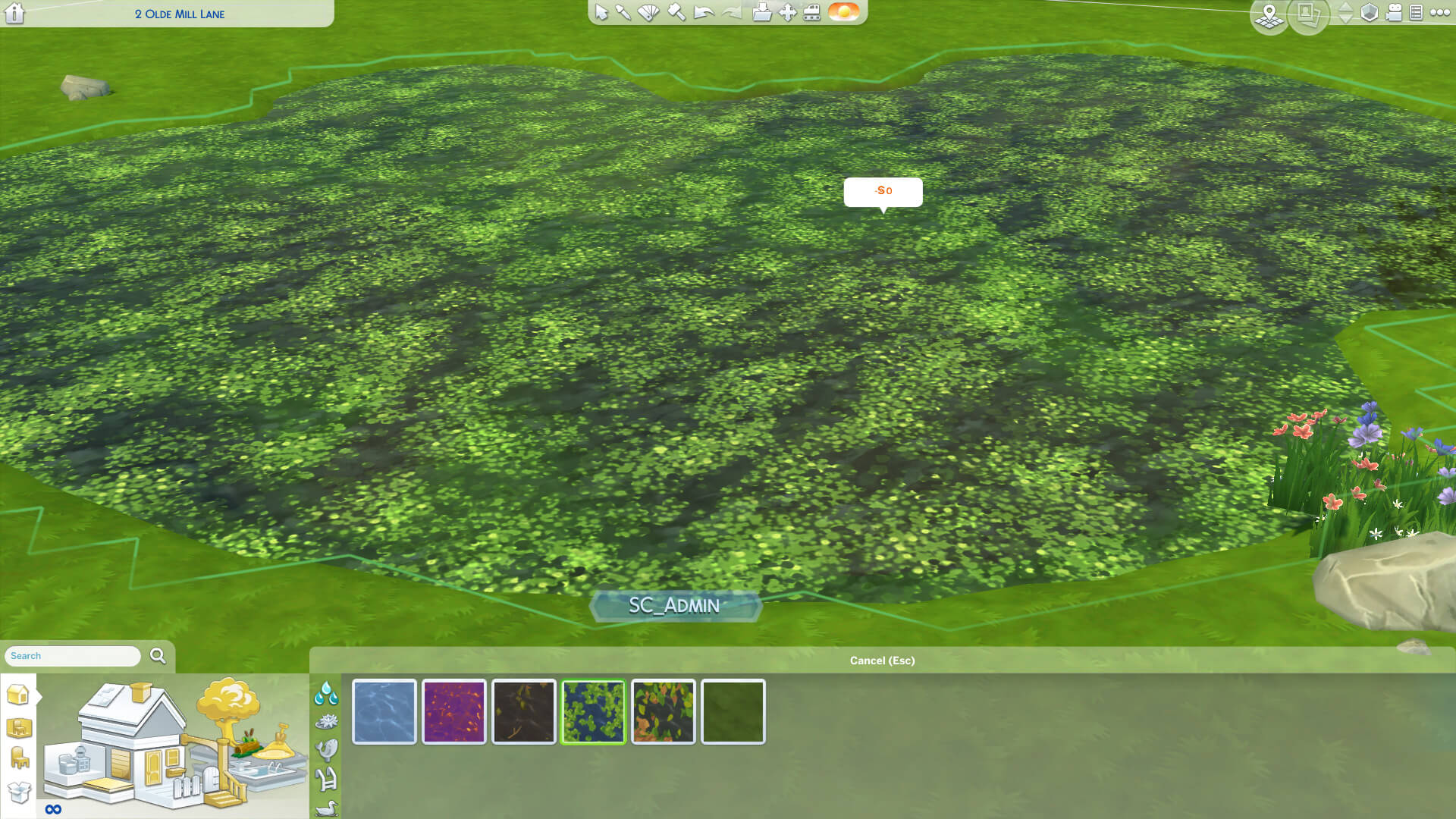This screenshot has width=1456, height=819.
Task: Choose the autumn leaves water swatch
Action: [x=664, y=711]
